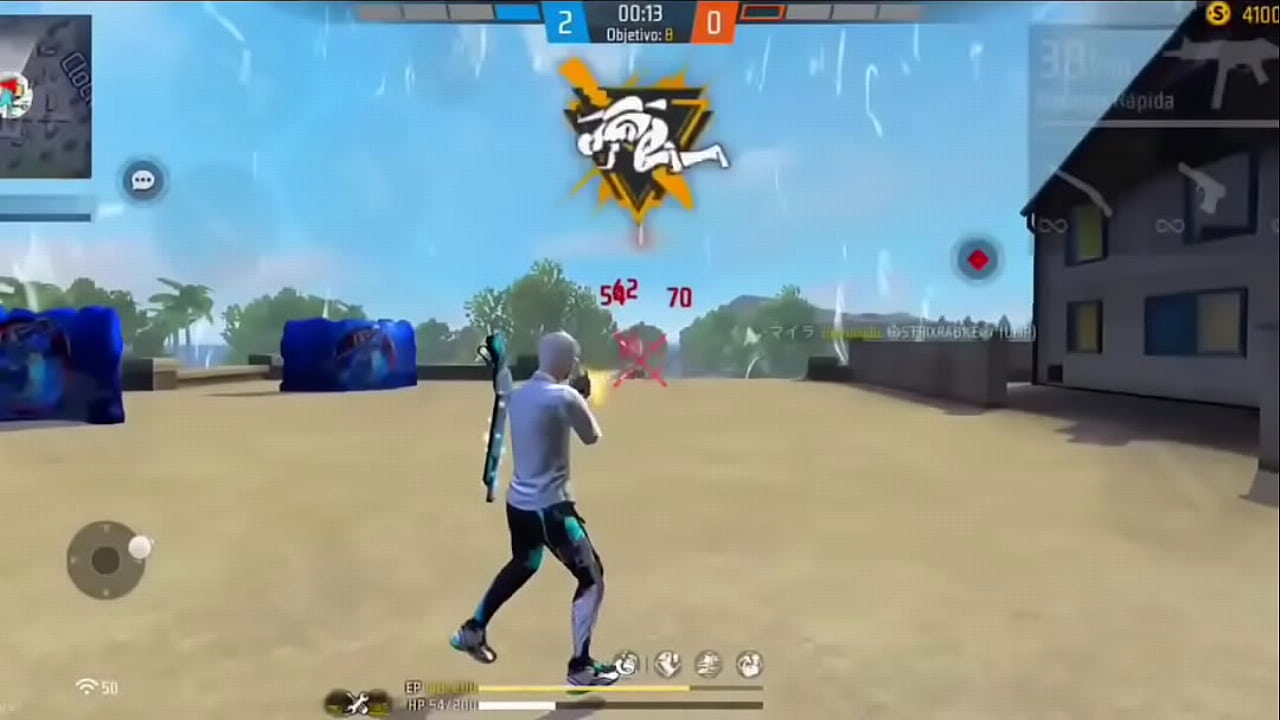The height and width of the screenshot is (720, 1280).
Task: Open the chat speech bubble button
Action: (x=143, y=181)
